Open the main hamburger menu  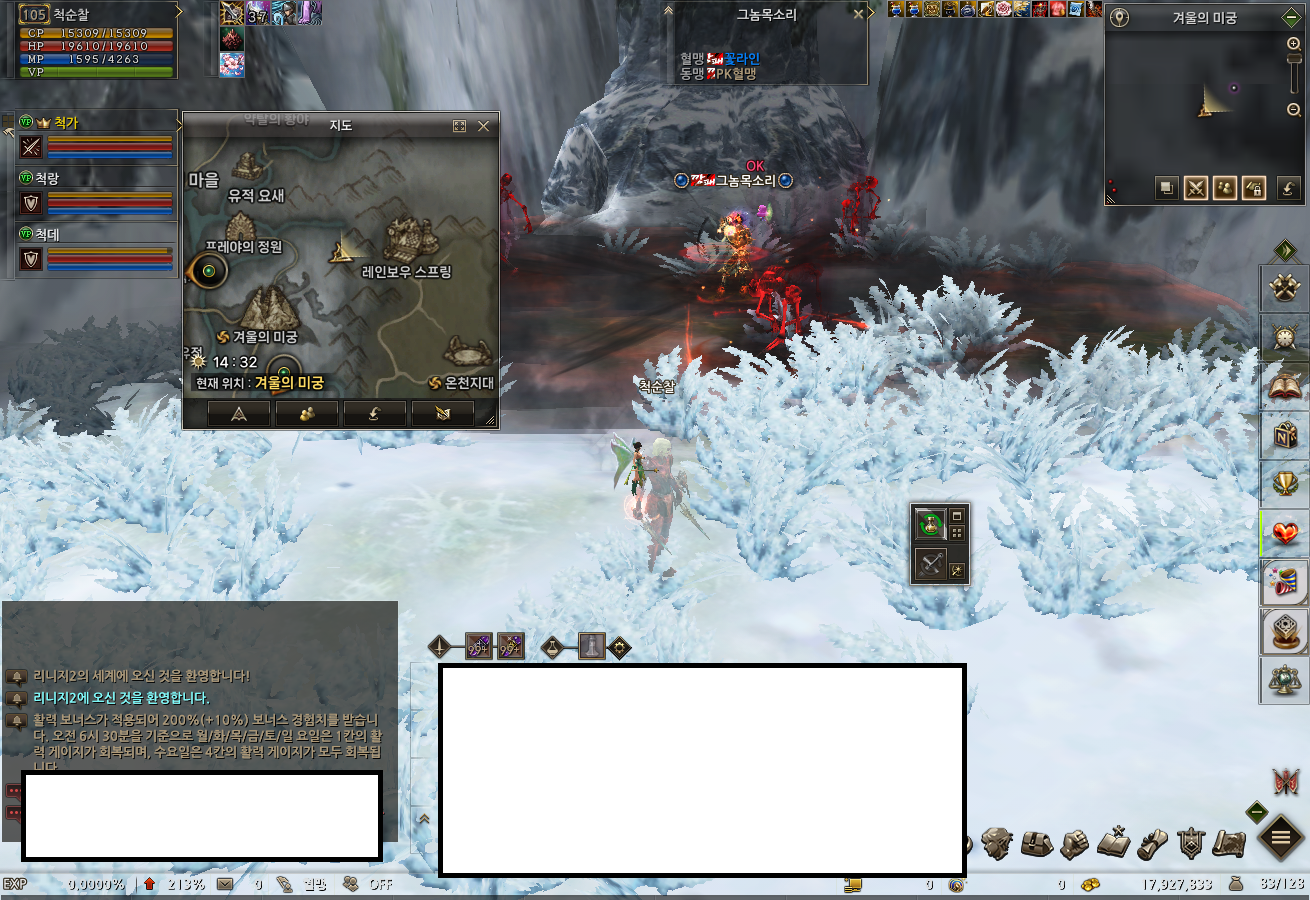tap(1280, 838)
